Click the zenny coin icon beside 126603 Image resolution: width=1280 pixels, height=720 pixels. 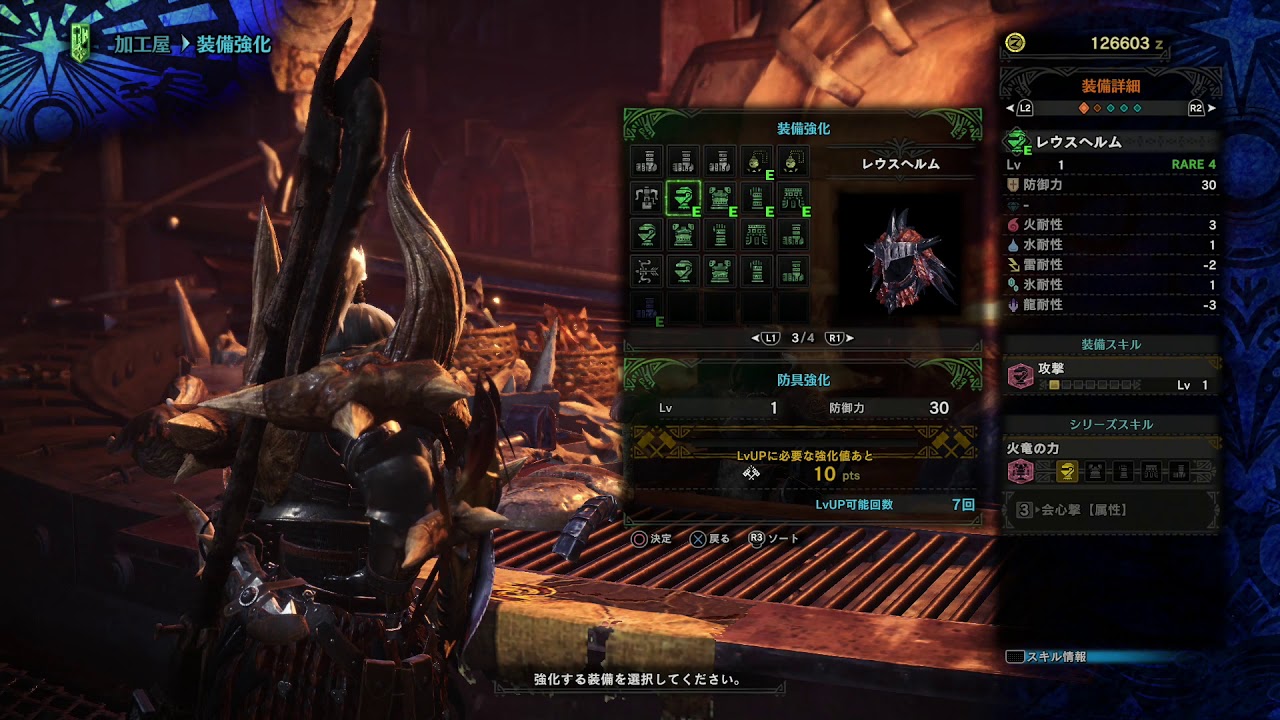[1014, 42]
